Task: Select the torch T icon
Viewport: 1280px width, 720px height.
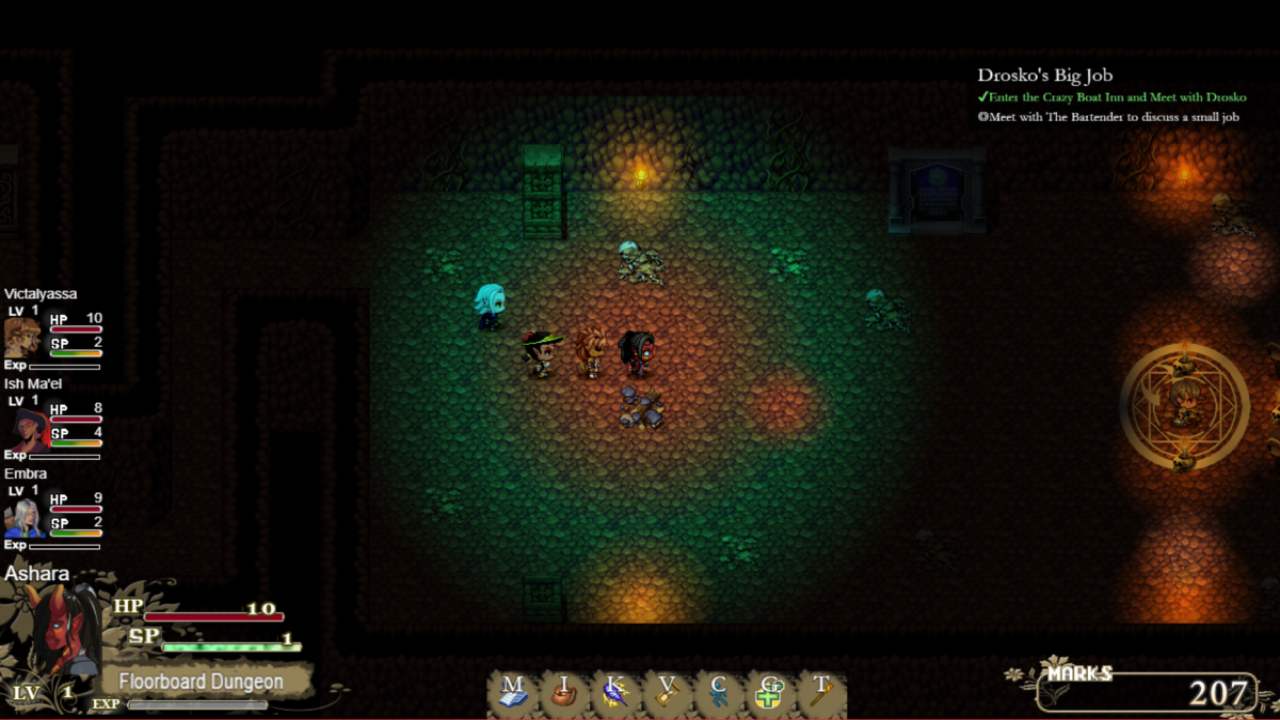Action: pos(822,688)
